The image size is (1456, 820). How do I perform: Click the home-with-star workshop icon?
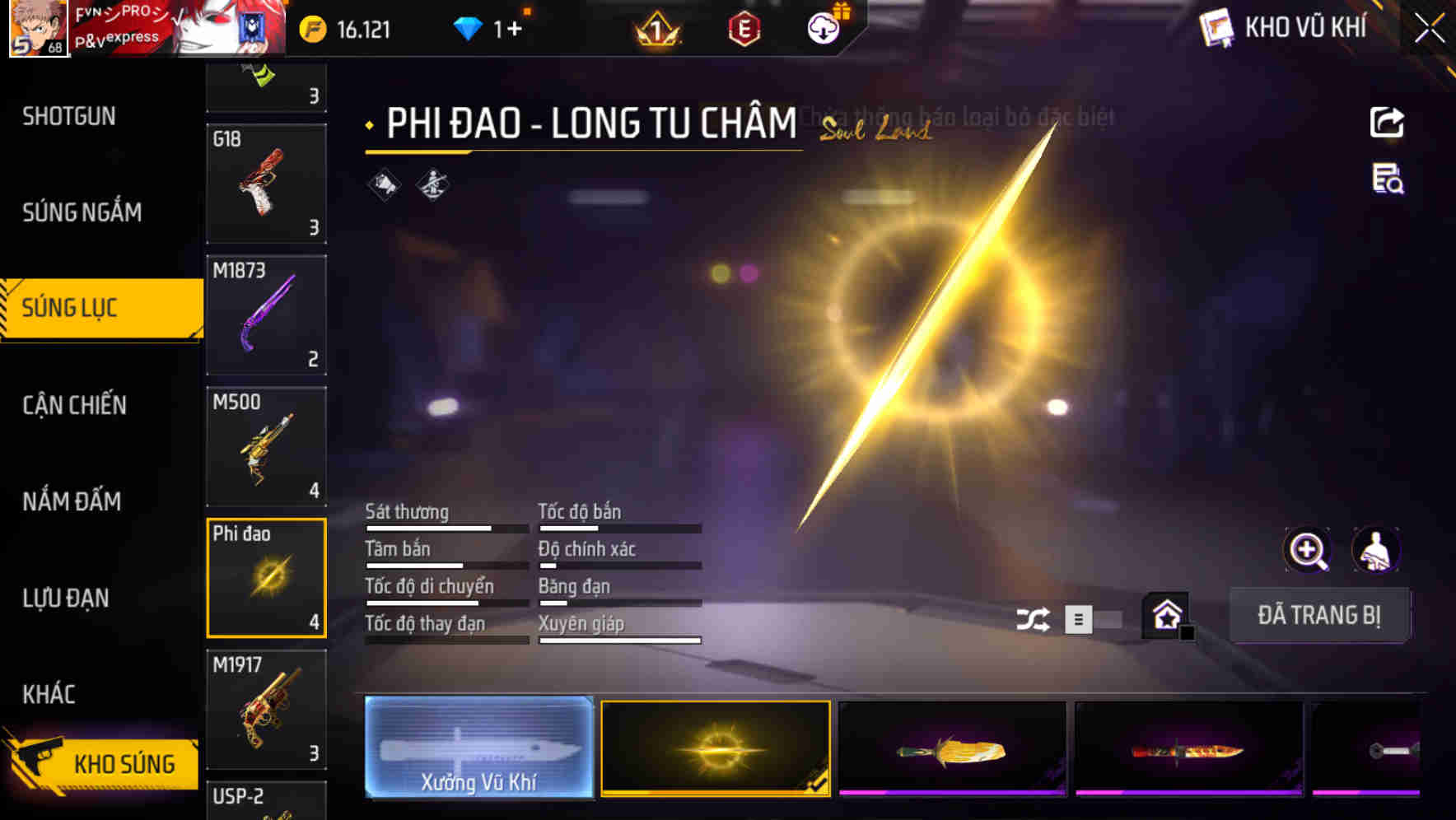(1164, 615)
